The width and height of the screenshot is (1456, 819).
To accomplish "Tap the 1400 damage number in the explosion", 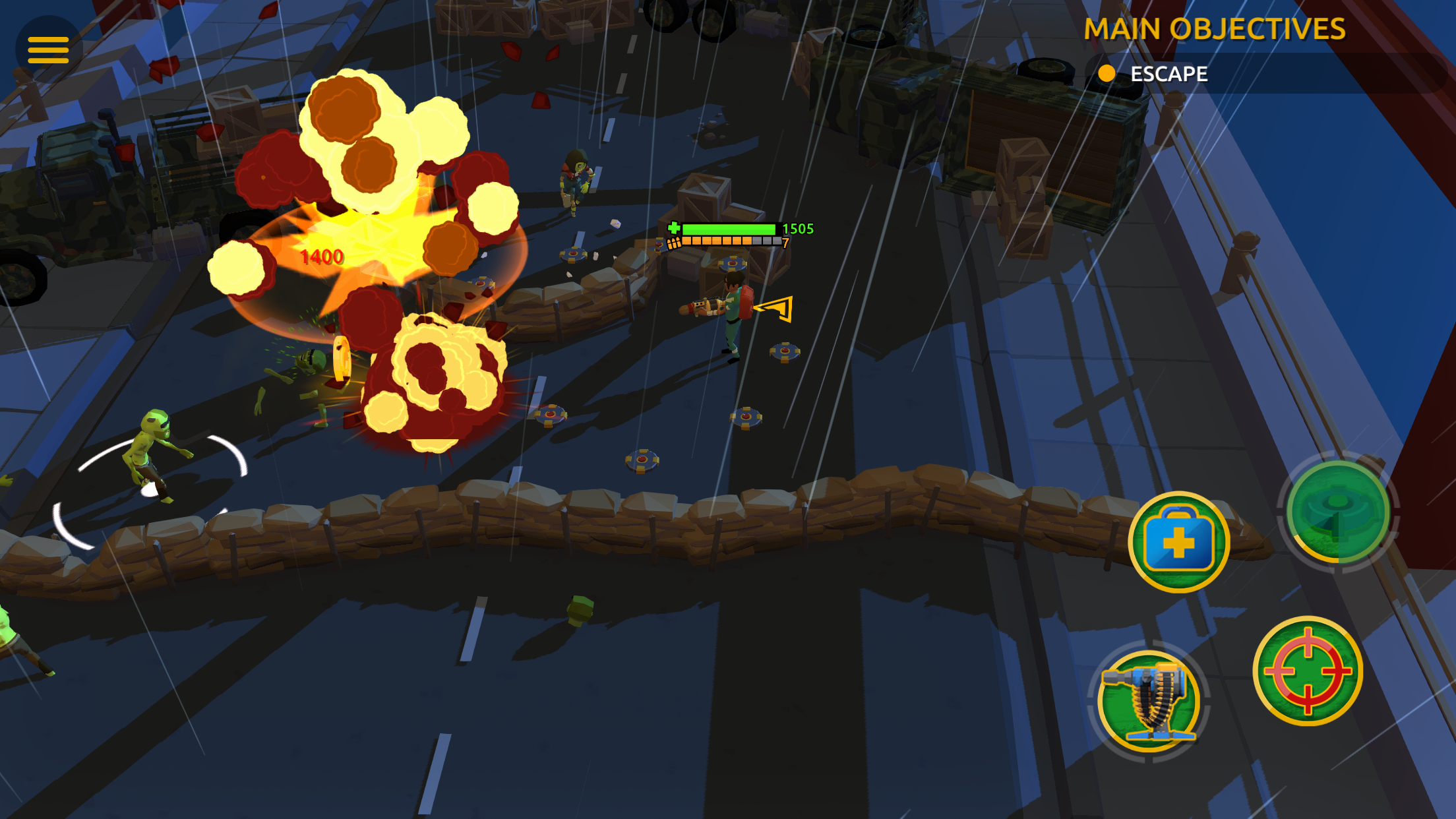I will [321, 257].
